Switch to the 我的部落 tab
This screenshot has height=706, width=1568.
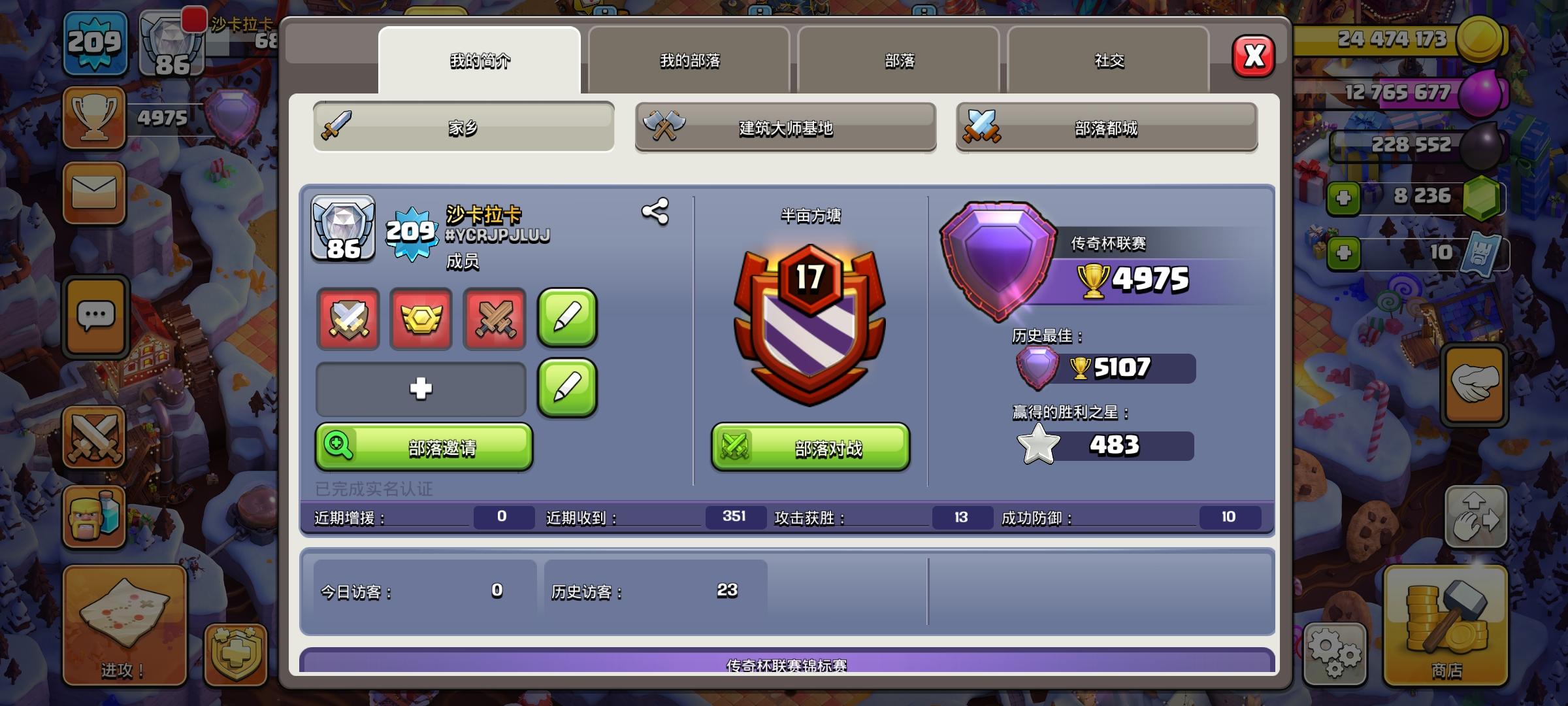point(689,59)
